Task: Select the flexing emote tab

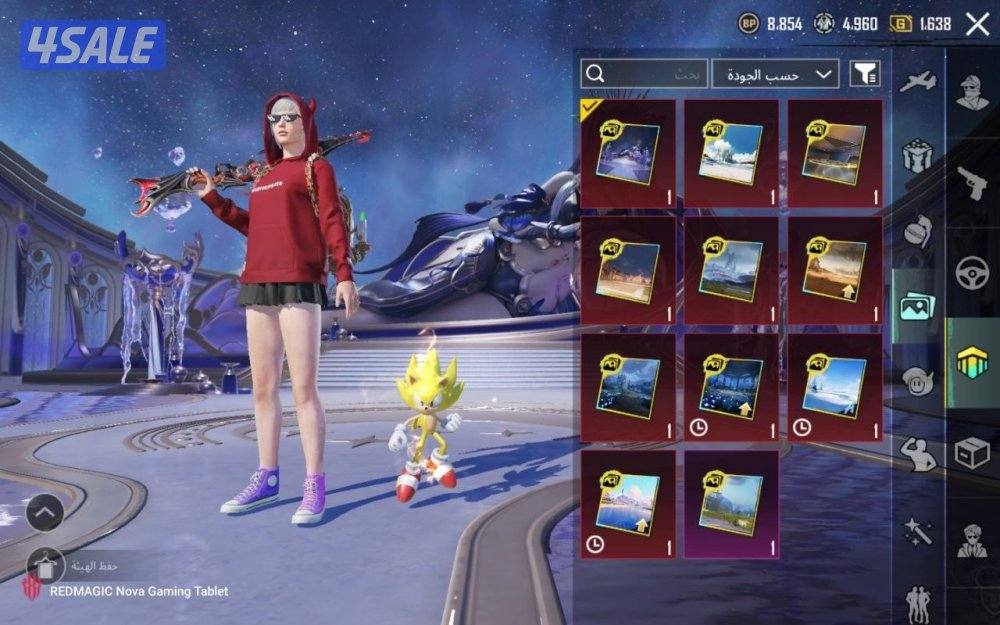Action: [x=916, y=453]
